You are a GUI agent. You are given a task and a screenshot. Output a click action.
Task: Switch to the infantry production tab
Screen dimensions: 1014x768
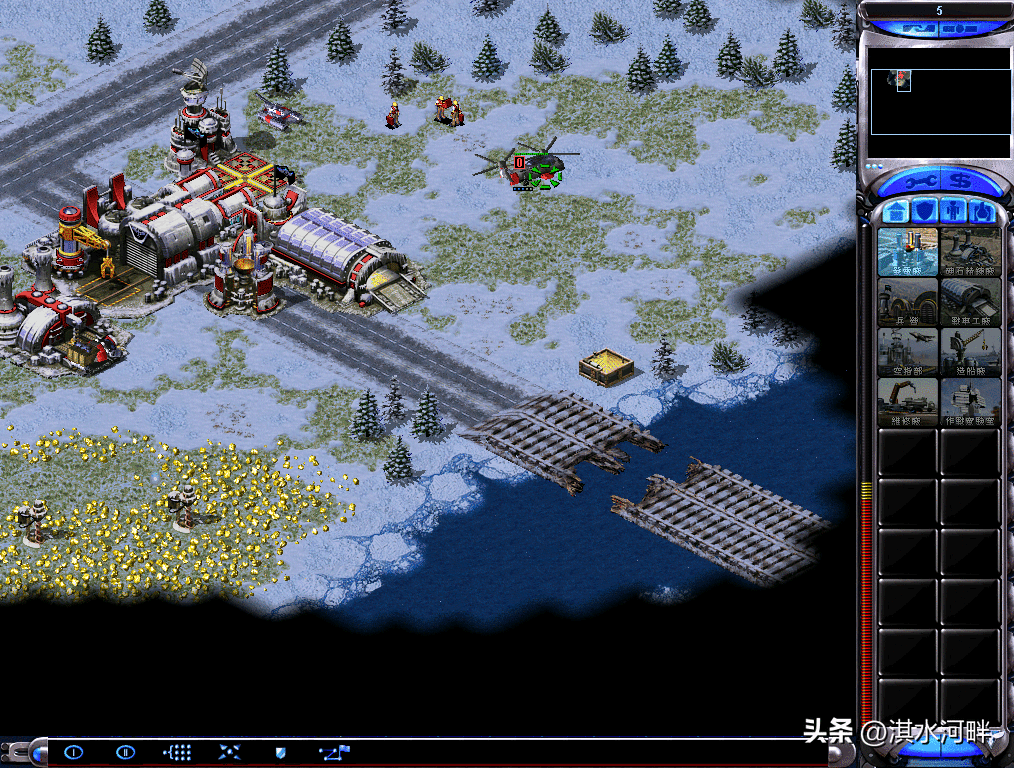(x=954, y=212)
